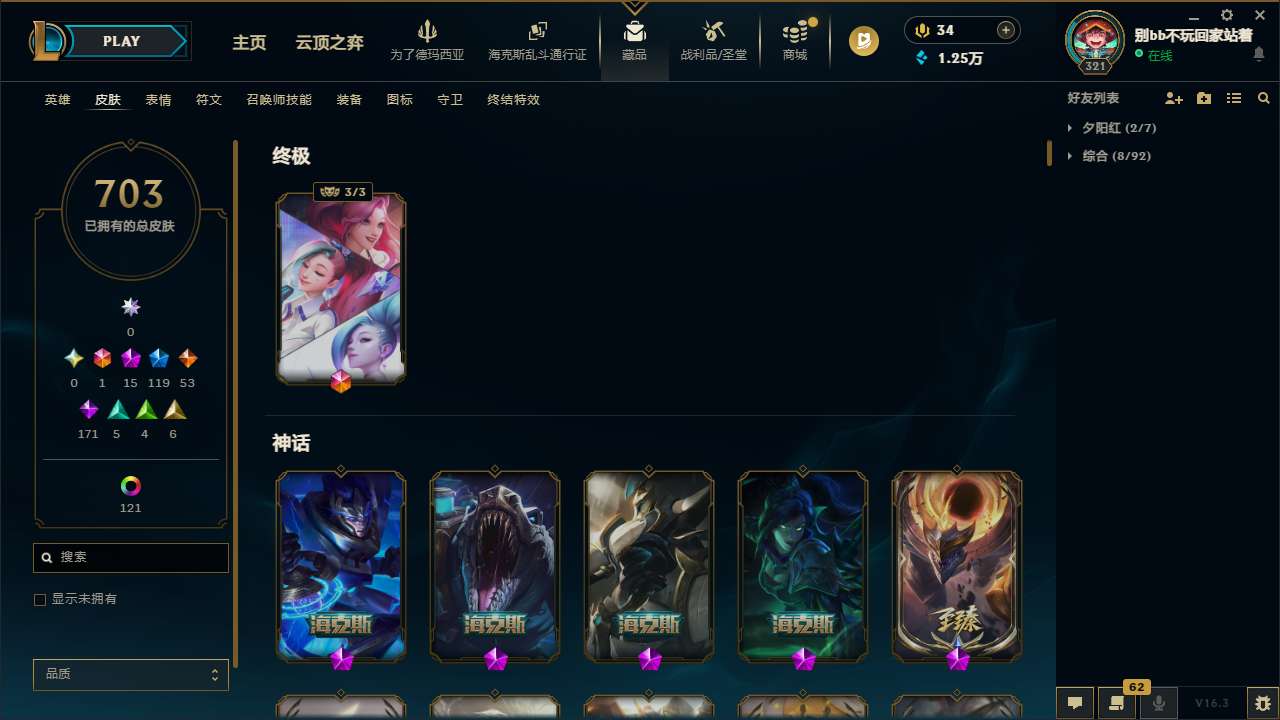Switch to the 云顶之弈 menu item

329,43
